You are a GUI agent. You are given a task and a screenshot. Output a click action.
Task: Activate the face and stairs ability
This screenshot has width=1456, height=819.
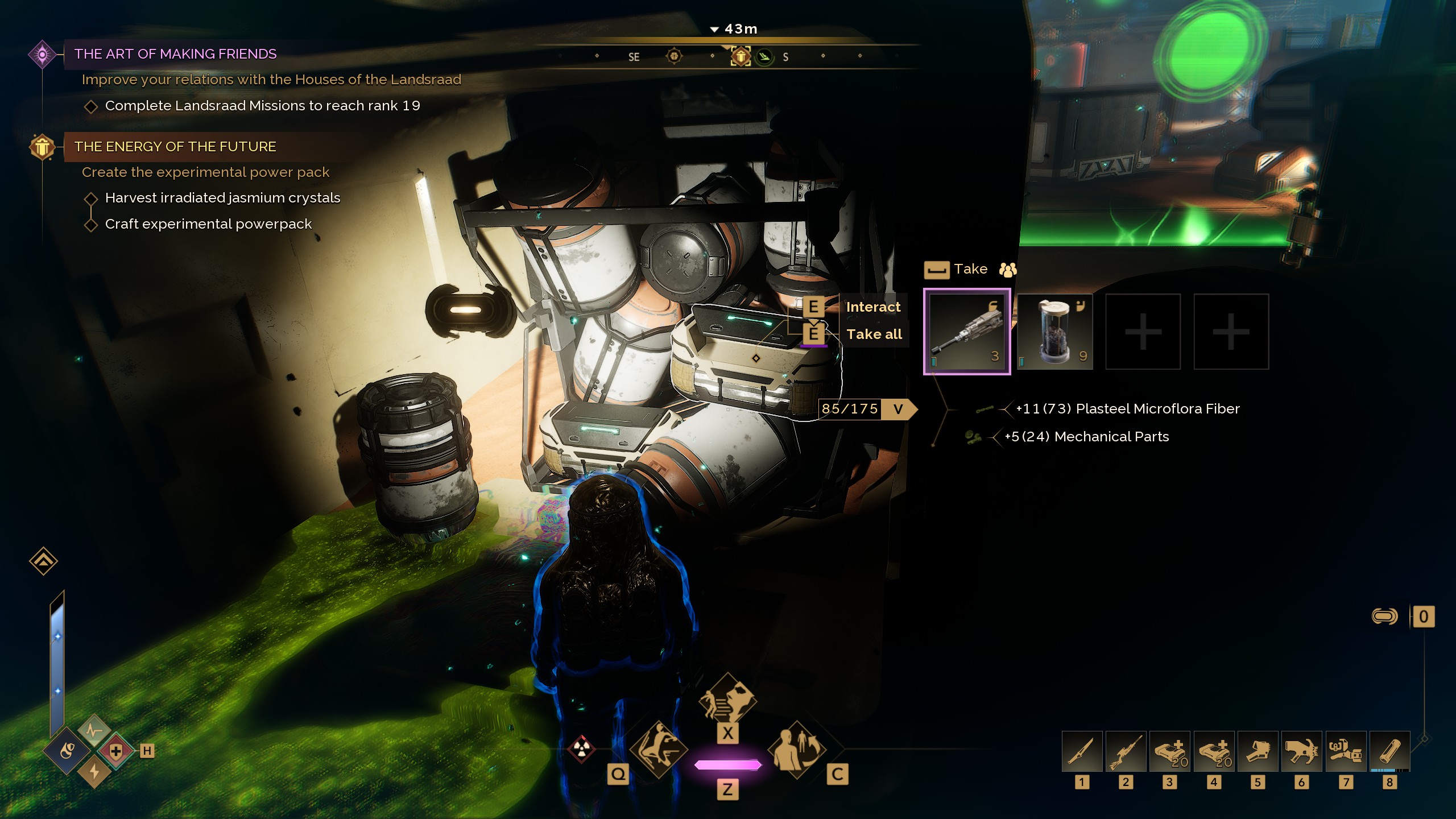727,701
